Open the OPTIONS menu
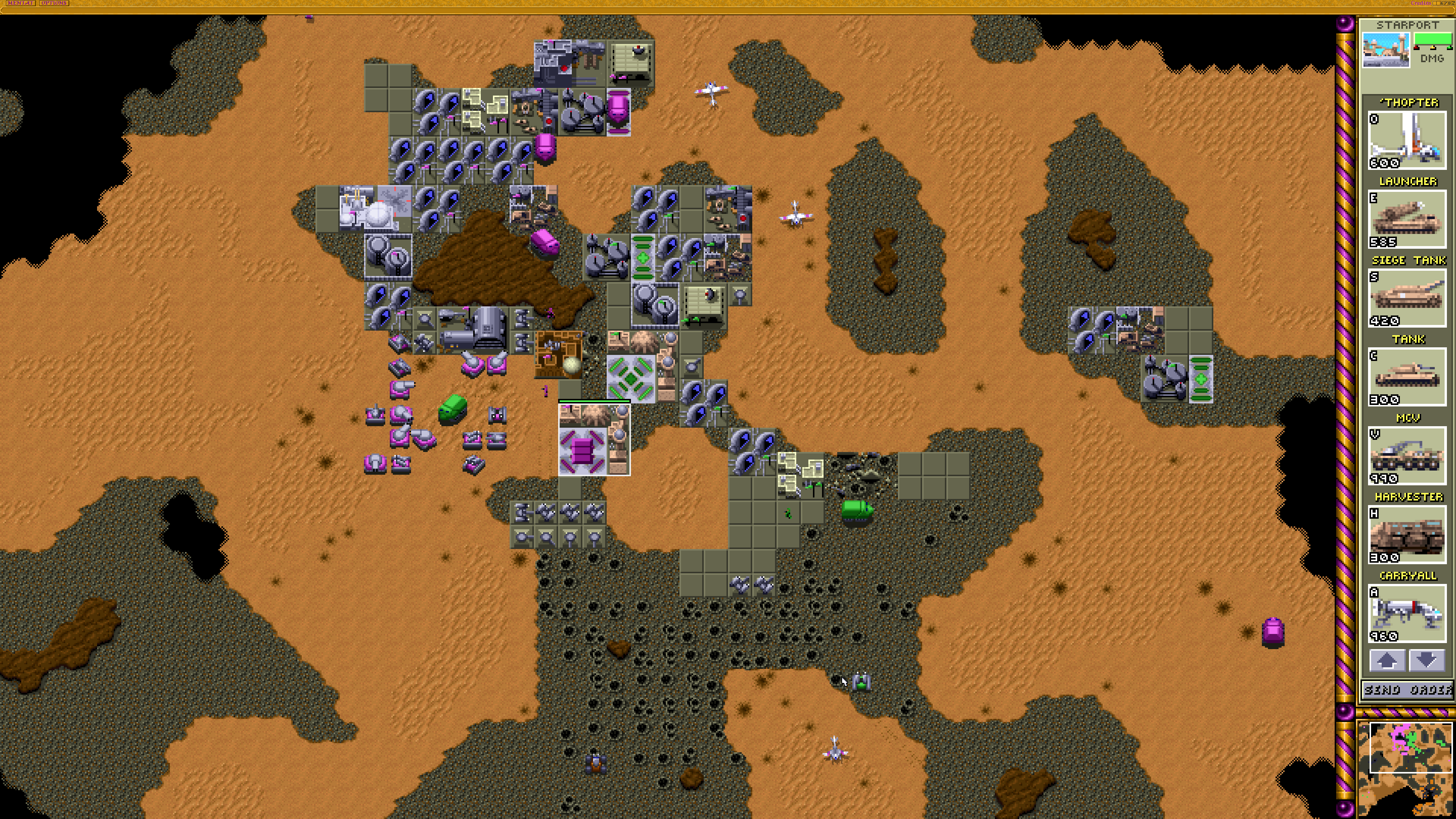1456x819 pixels. (x=54, y=3)
